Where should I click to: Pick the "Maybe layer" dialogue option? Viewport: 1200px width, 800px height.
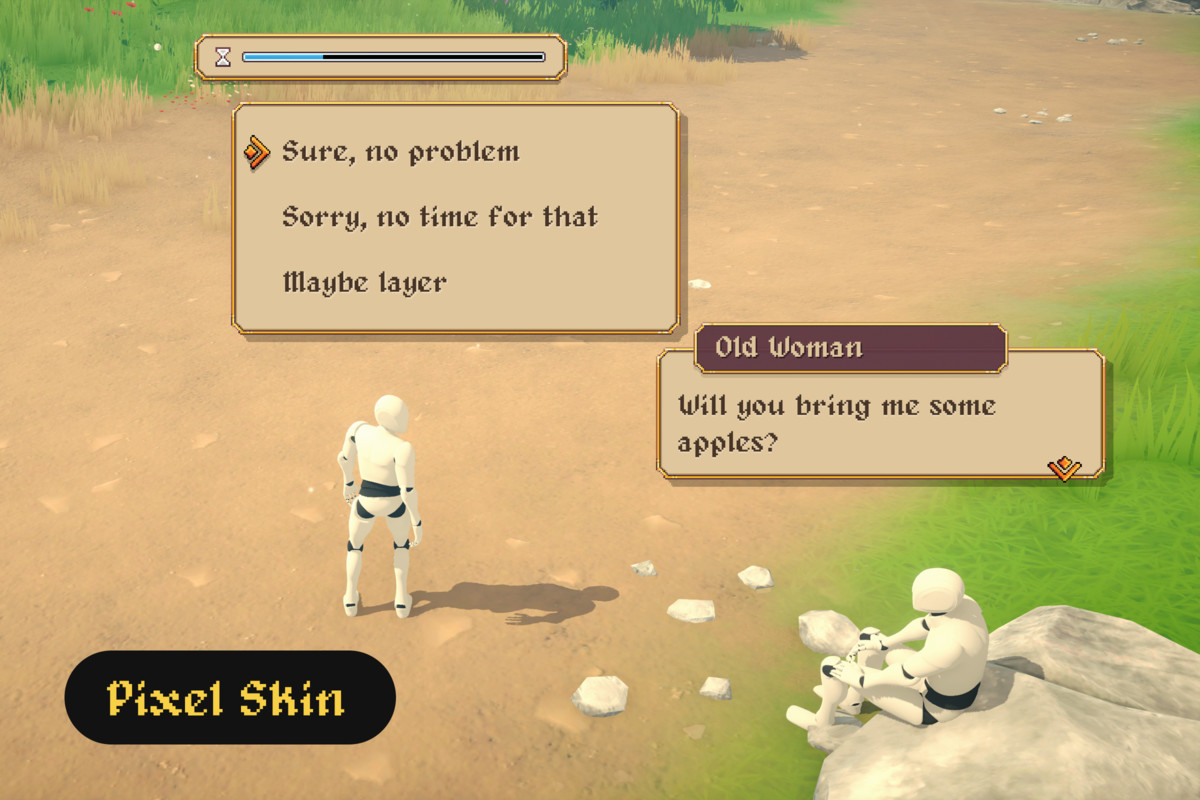point(365,282)
